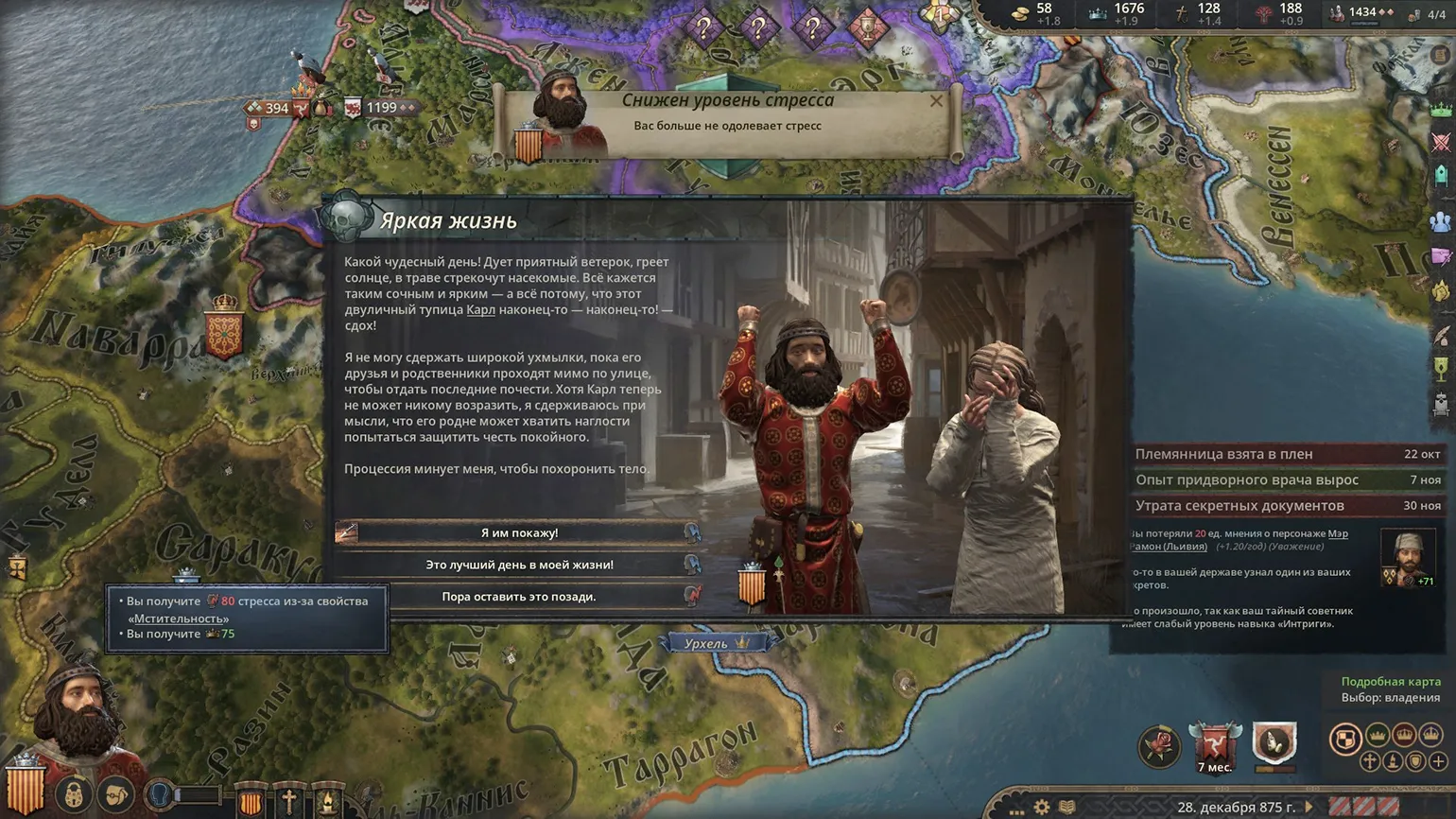Open the "Карл" character link in event text
The image size is (1456, 819).
pos(480,309)
